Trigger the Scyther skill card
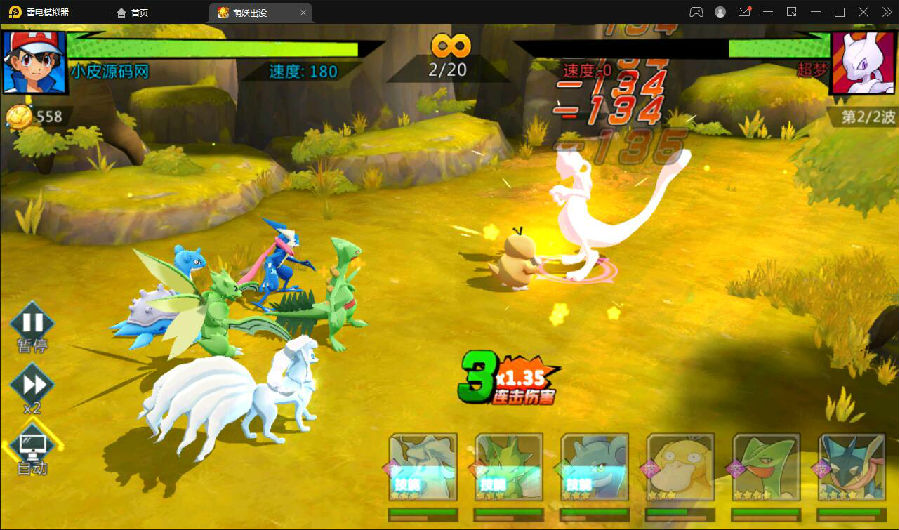This screenshot has height=530, width=899. coord(508,467)
